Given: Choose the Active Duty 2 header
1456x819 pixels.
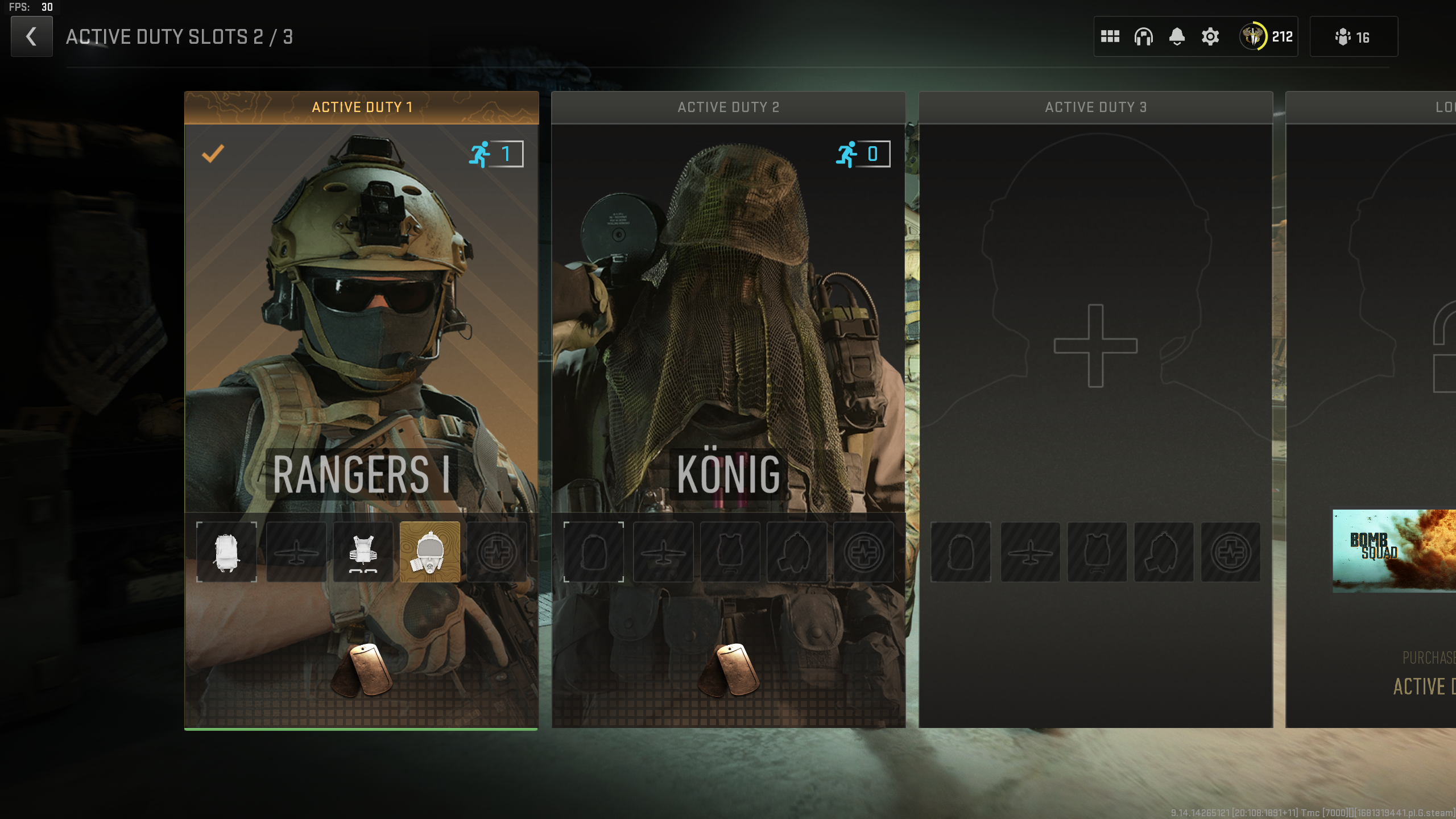Looking at the screenshot, I should coord(728,107).
